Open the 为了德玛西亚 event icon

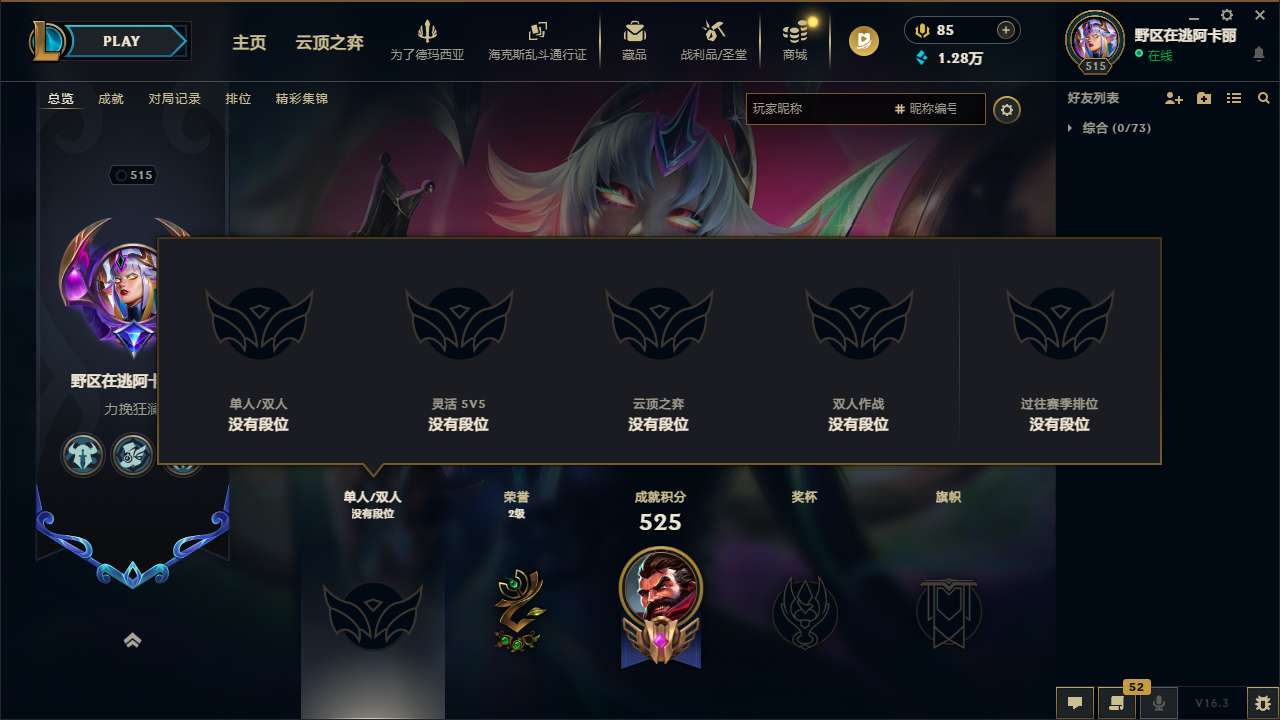(428, 30)
